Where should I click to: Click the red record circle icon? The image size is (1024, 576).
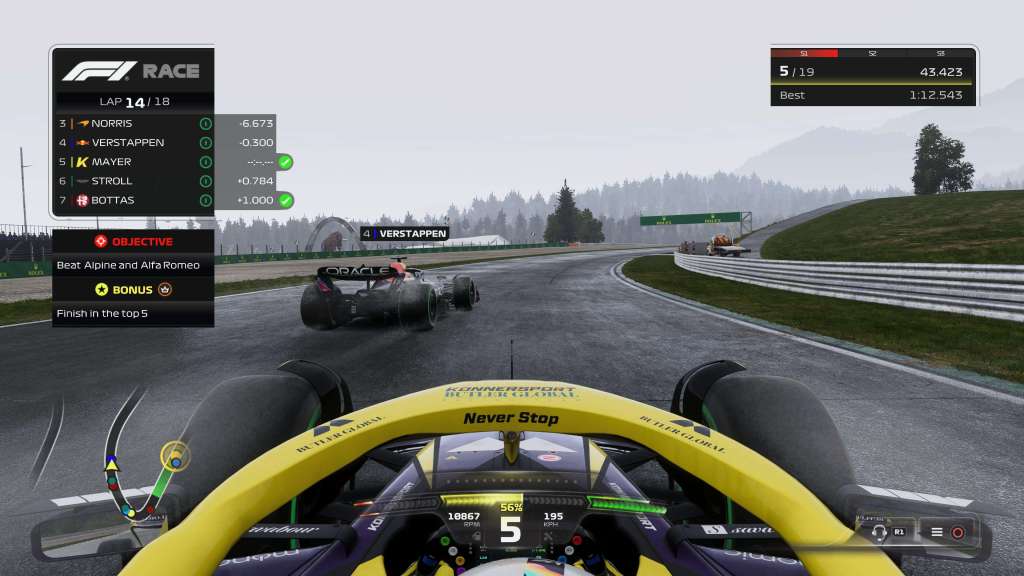pyautogui.click(x=957, y=532)
